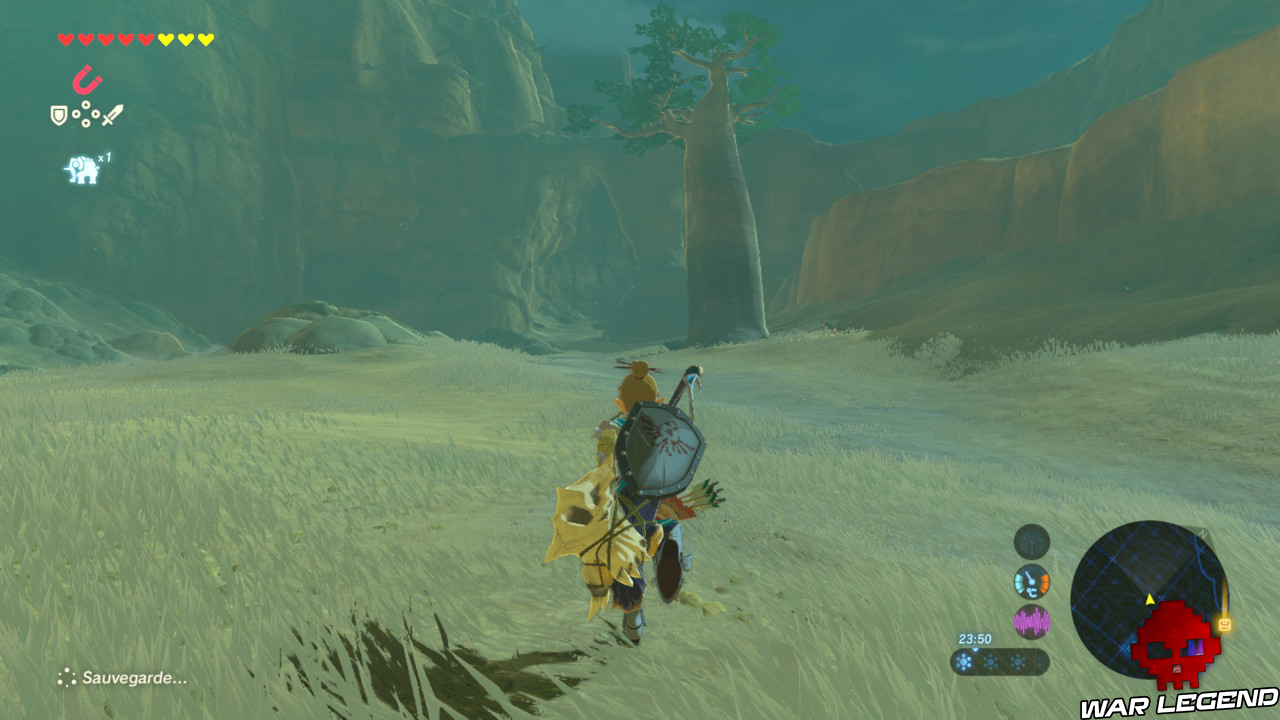Select the yellow player arrow on the minimap

1149,598
